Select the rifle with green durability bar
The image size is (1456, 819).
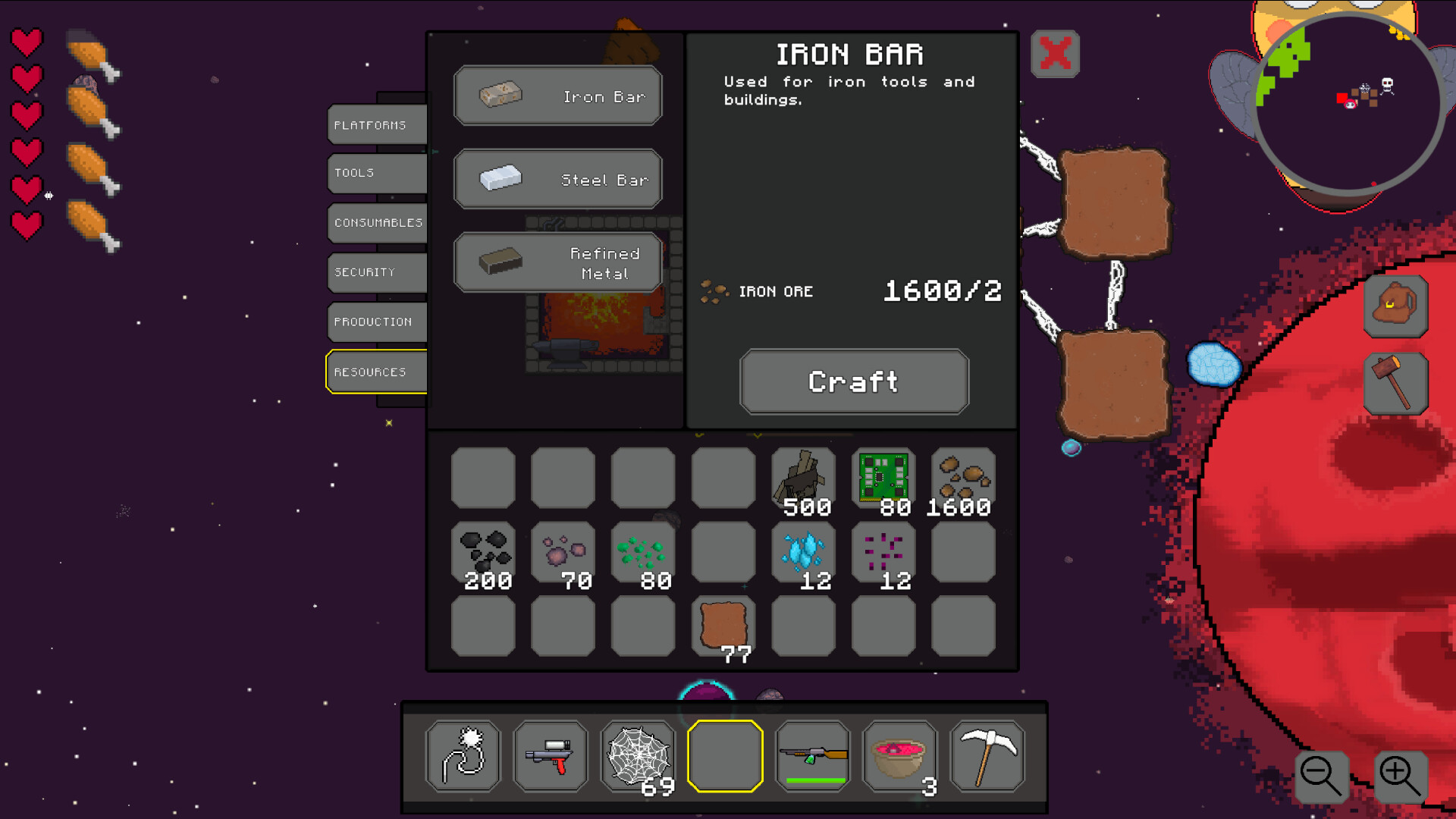point(813,756)
